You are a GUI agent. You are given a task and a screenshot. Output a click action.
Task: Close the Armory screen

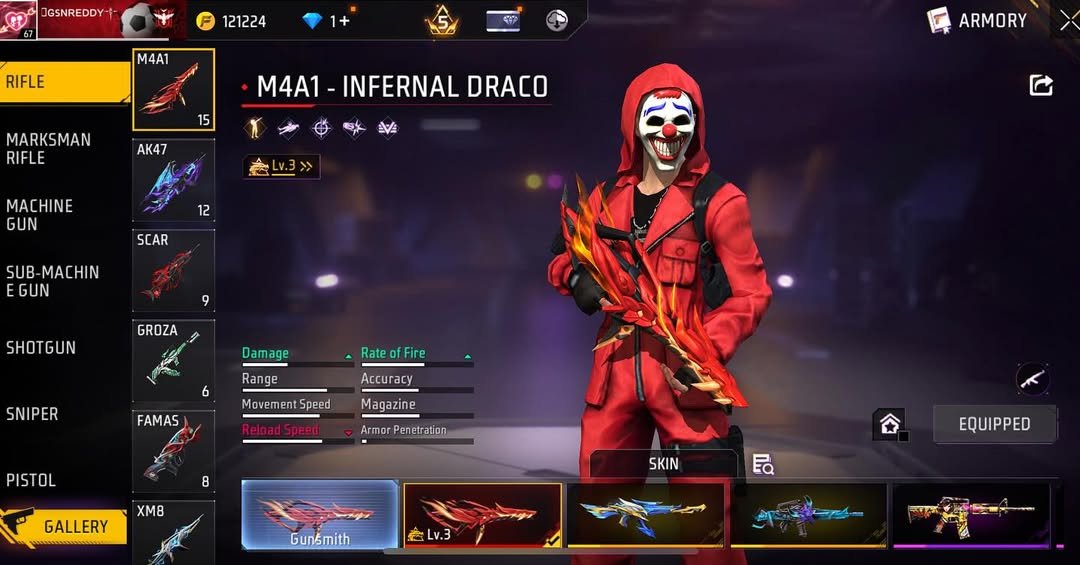1069,20
